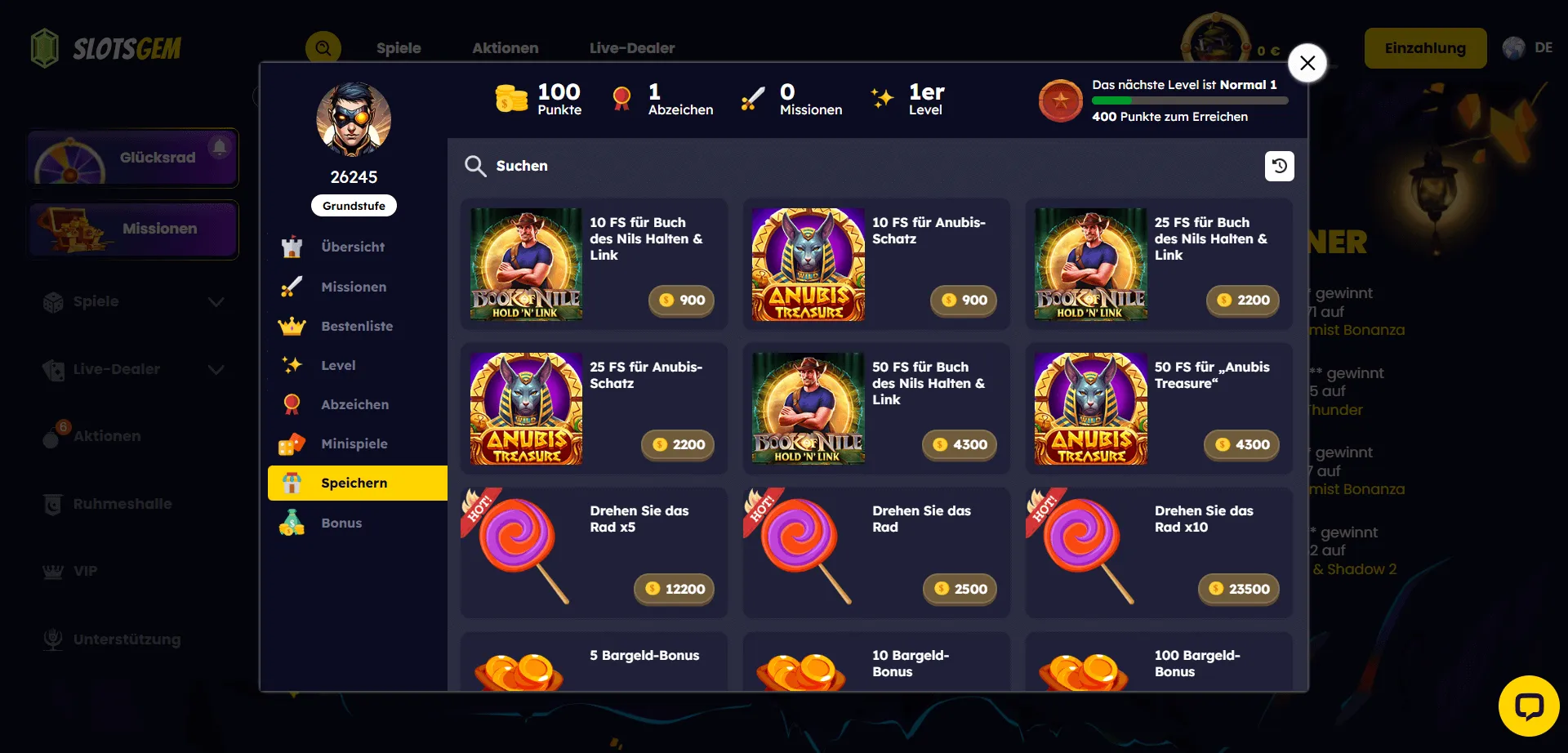Screen dimensions: 1568x753
Task: Open the Abzeichen section via its medal icon
Action: coord(292,404)
